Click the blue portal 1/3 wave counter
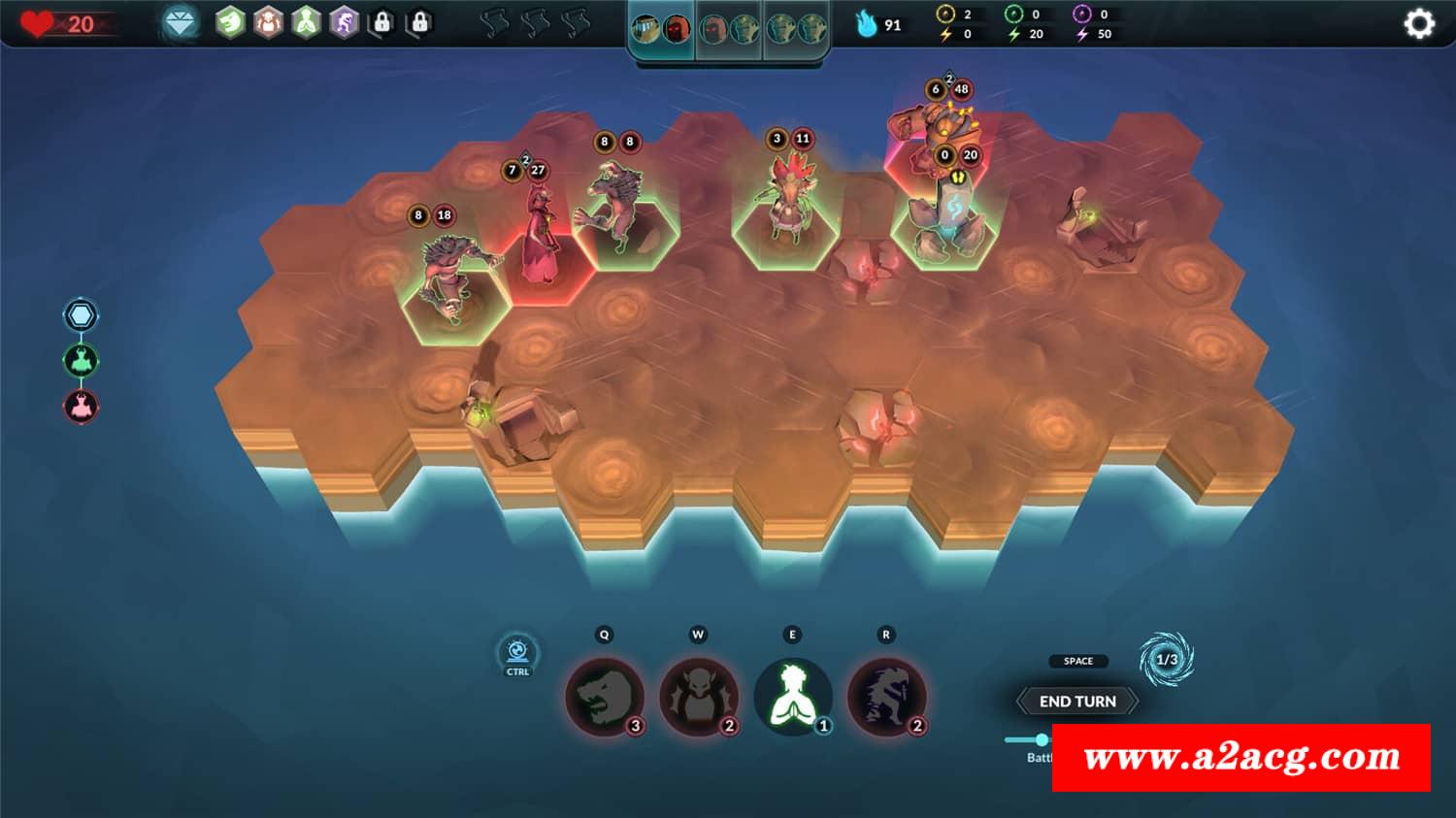This screenshot has height=818, width=1456. 1166,660
